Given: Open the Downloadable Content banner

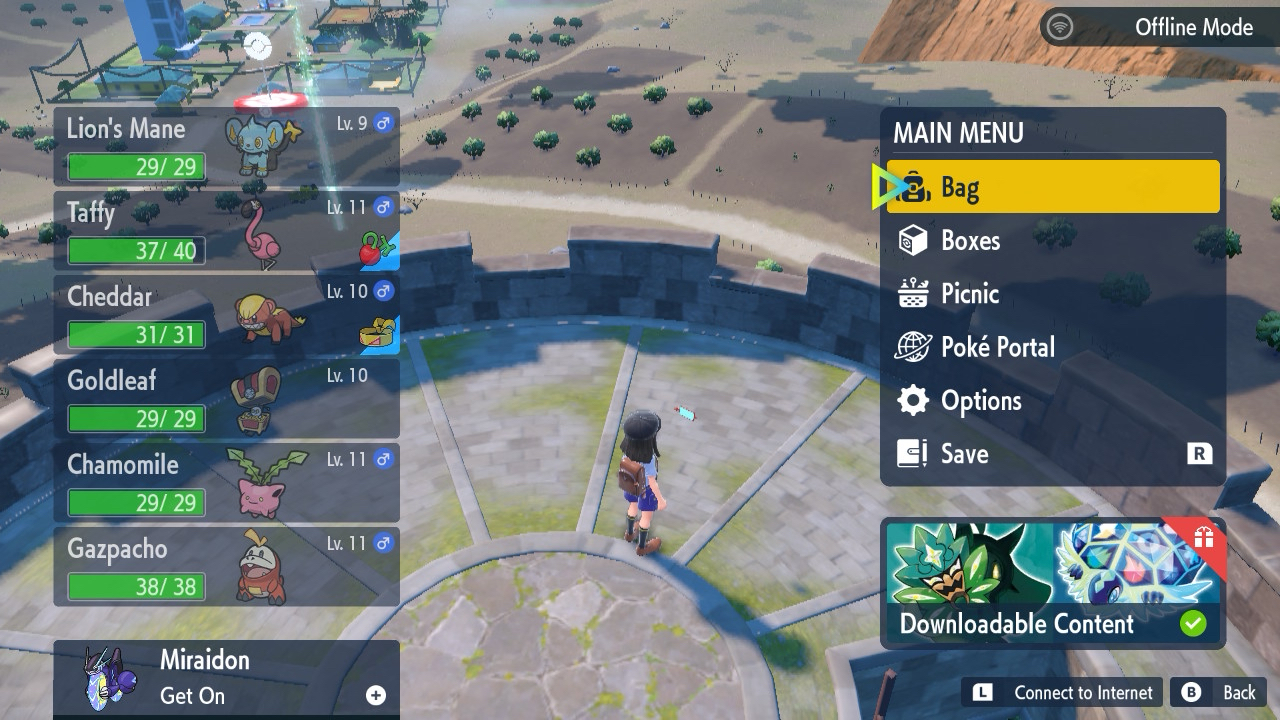Looking at the screenshot, I should coord(1052,585).
